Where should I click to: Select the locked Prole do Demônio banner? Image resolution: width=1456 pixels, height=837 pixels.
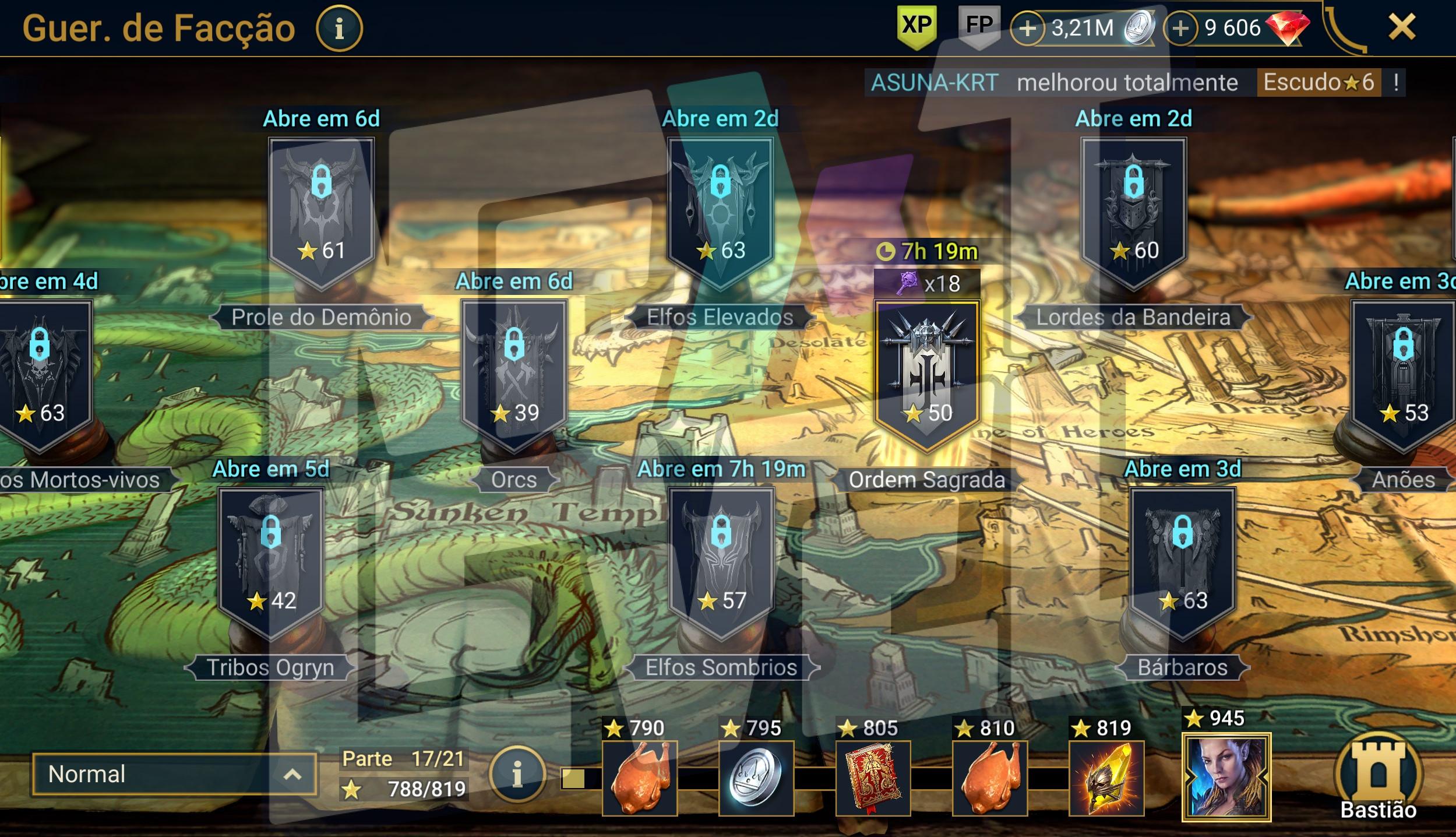(321, 210)
